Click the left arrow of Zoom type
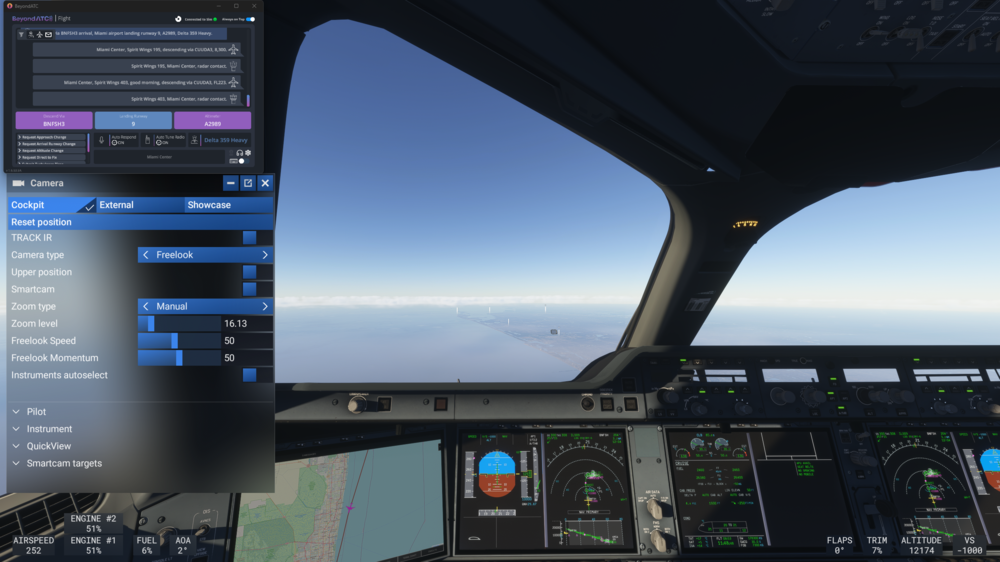The image size is (1000, 562). pyautogui.click(x=146, y=306)
